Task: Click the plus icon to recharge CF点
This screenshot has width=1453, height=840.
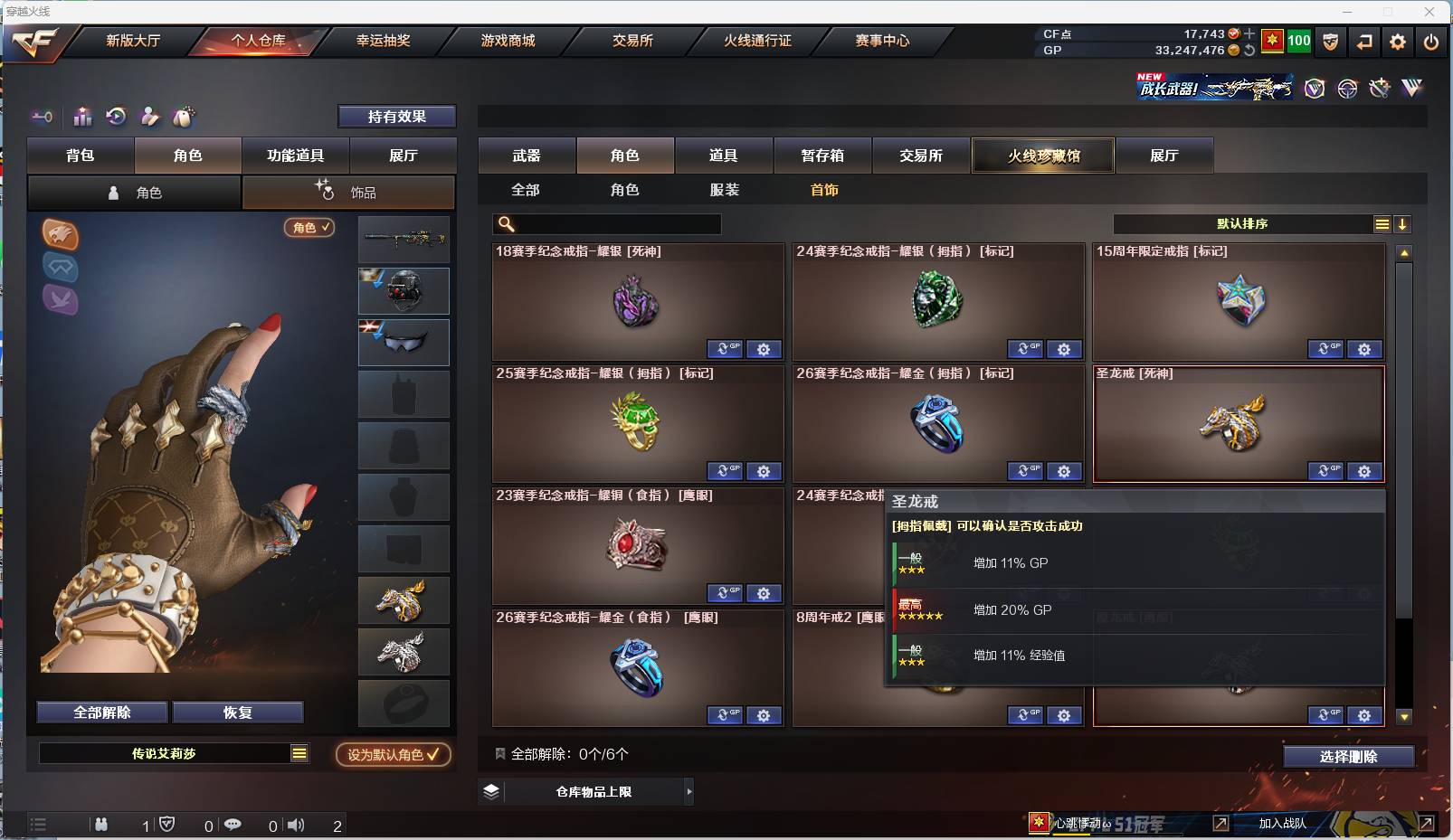Action: point(1249,34)
